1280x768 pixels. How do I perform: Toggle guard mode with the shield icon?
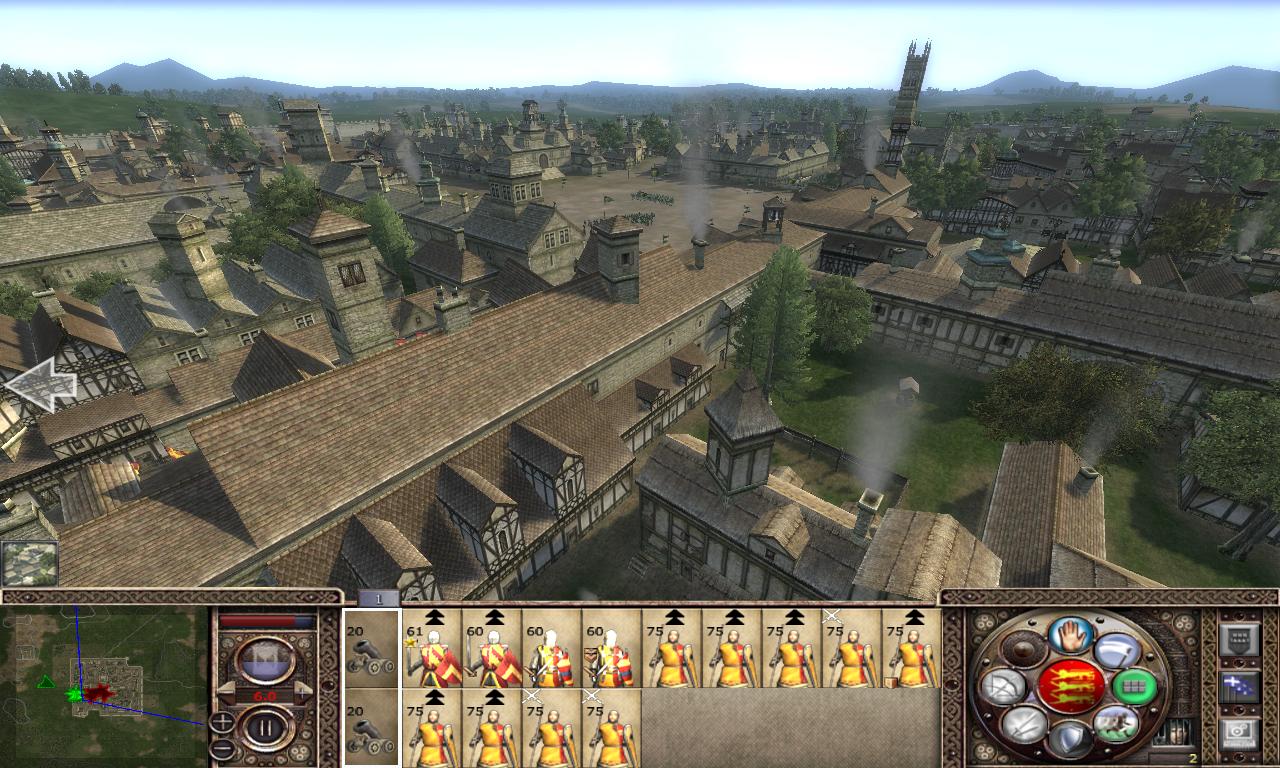coord(1068,738)
